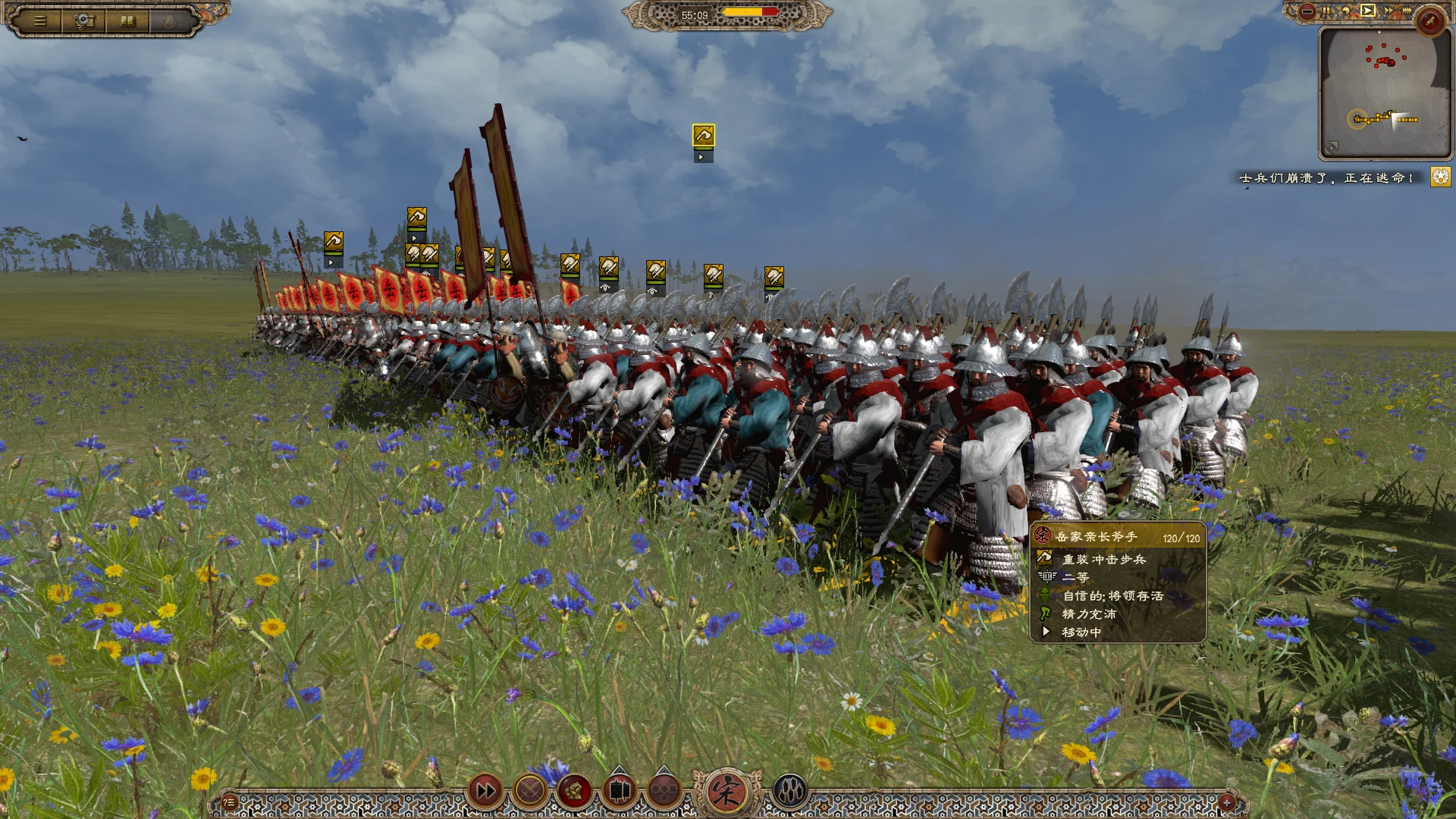Open the book encyclopedia button
Screen dimensions: 1456x819
click(128, 21)
